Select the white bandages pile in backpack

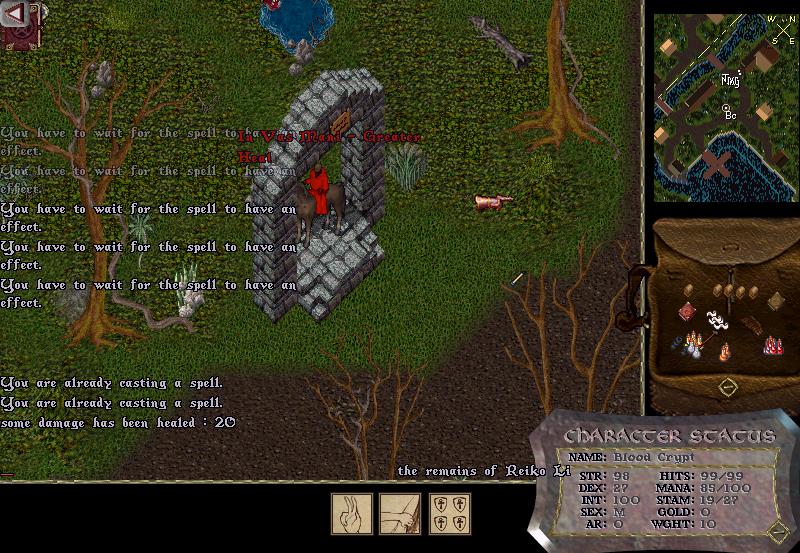click(716, 319)
